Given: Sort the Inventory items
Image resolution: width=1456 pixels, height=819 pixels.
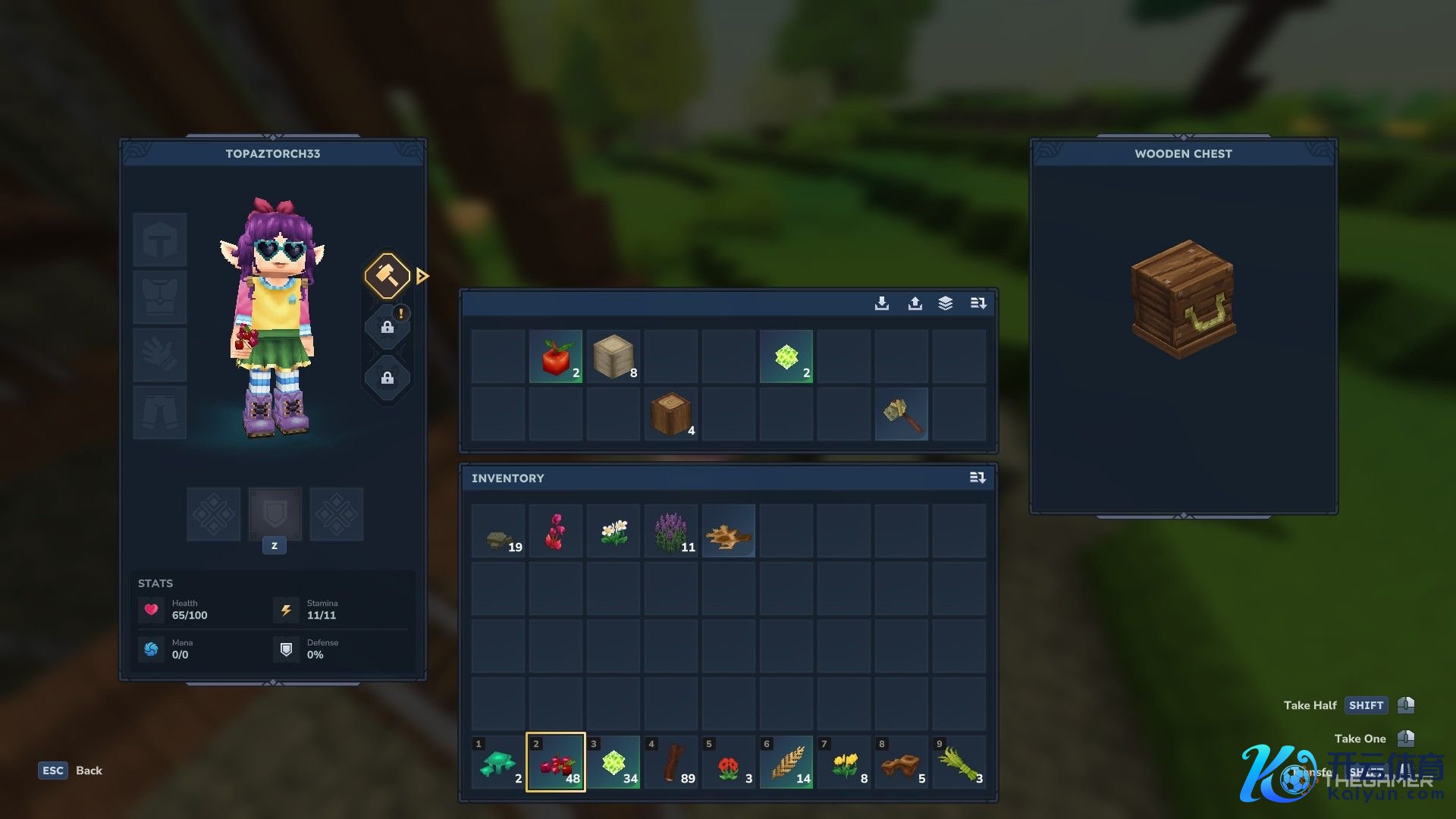Looking at the screenshot, I should [977, 478].
